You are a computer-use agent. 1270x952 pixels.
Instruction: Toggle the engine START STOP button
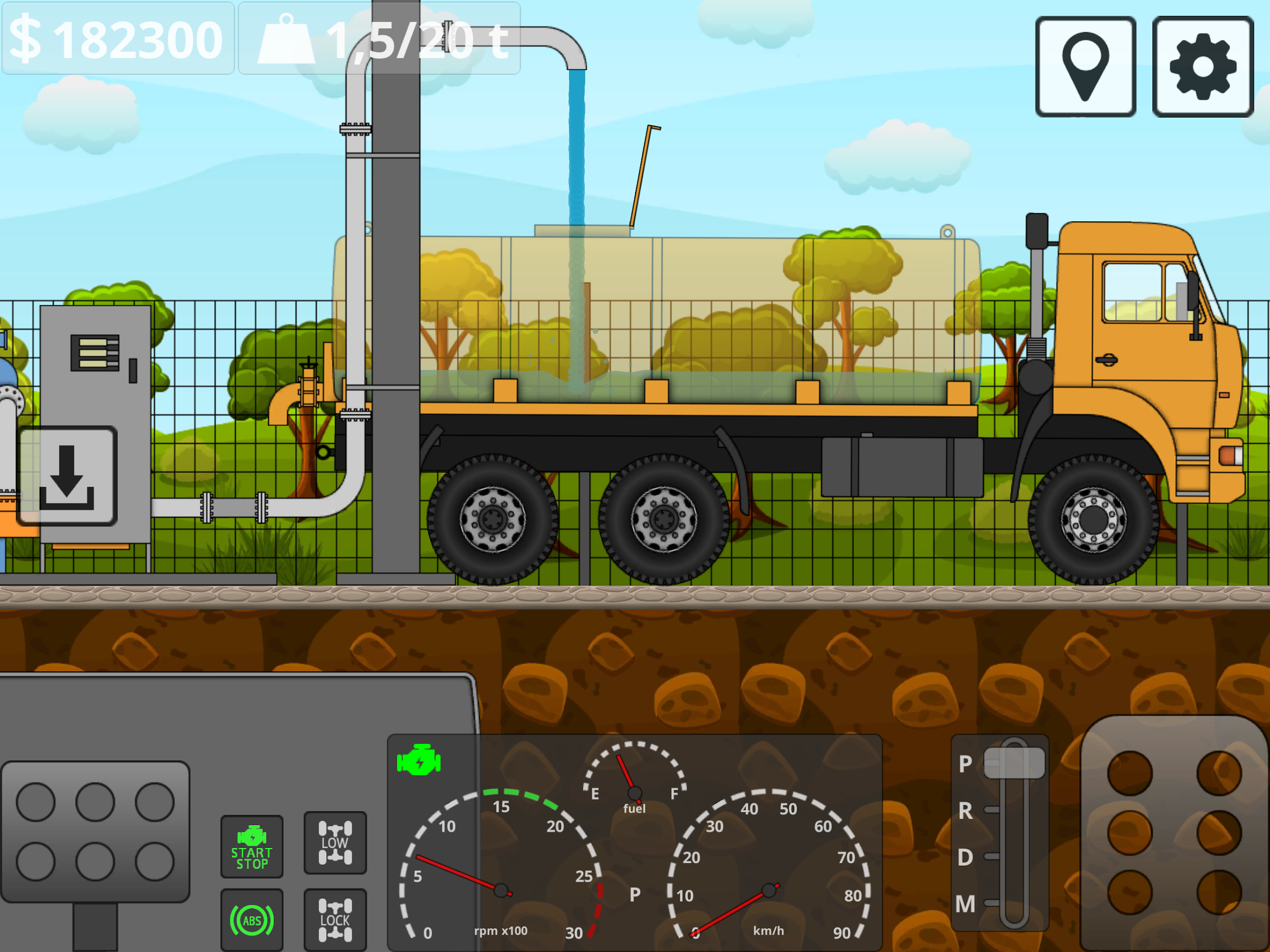(252, 846)
